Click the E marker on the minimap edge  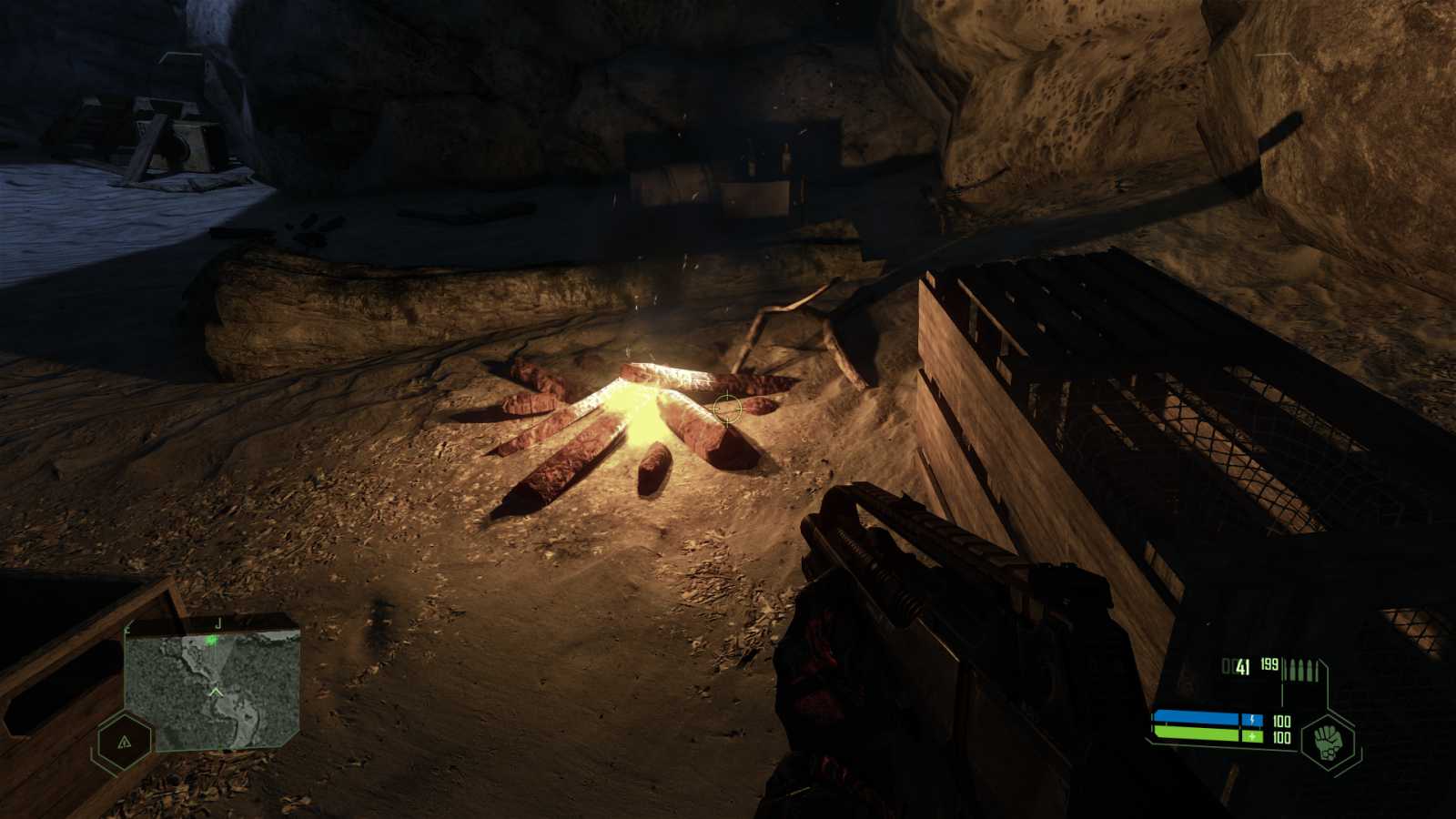coord(127,629)
